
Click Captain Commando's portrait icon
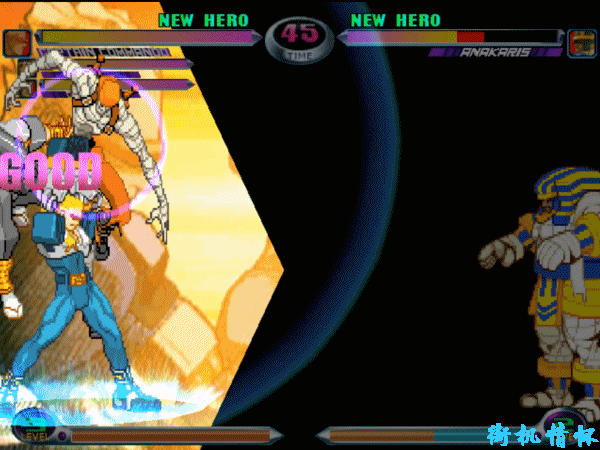(x=16, y=43)
